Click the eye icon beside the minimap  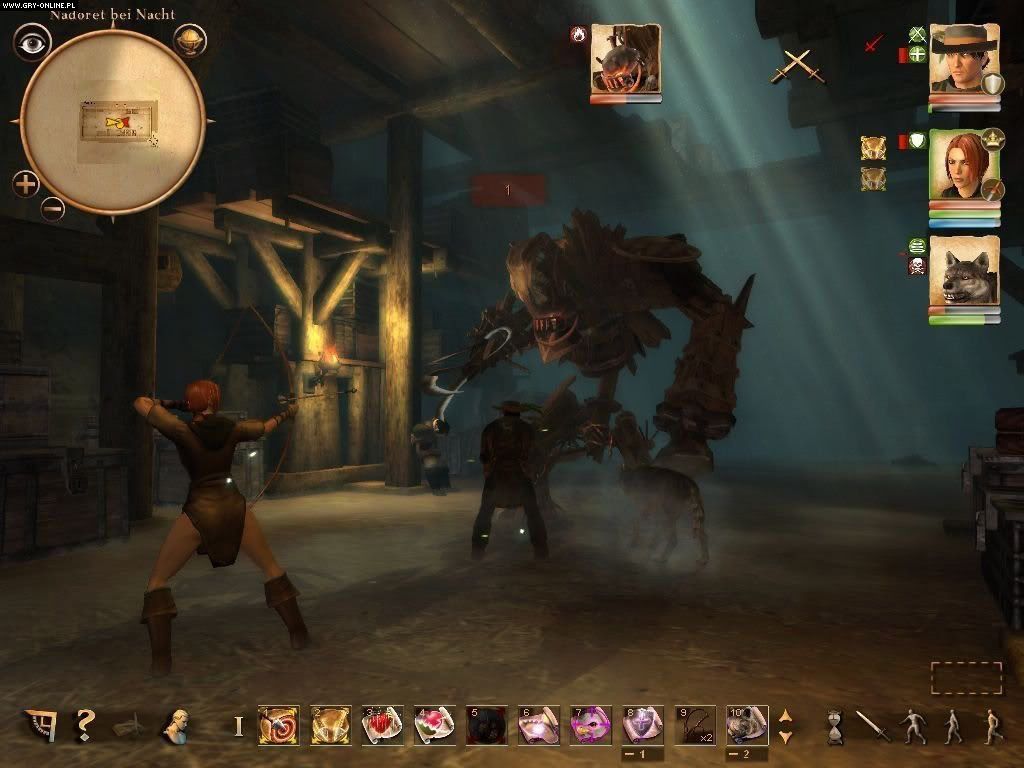(32, 42)
